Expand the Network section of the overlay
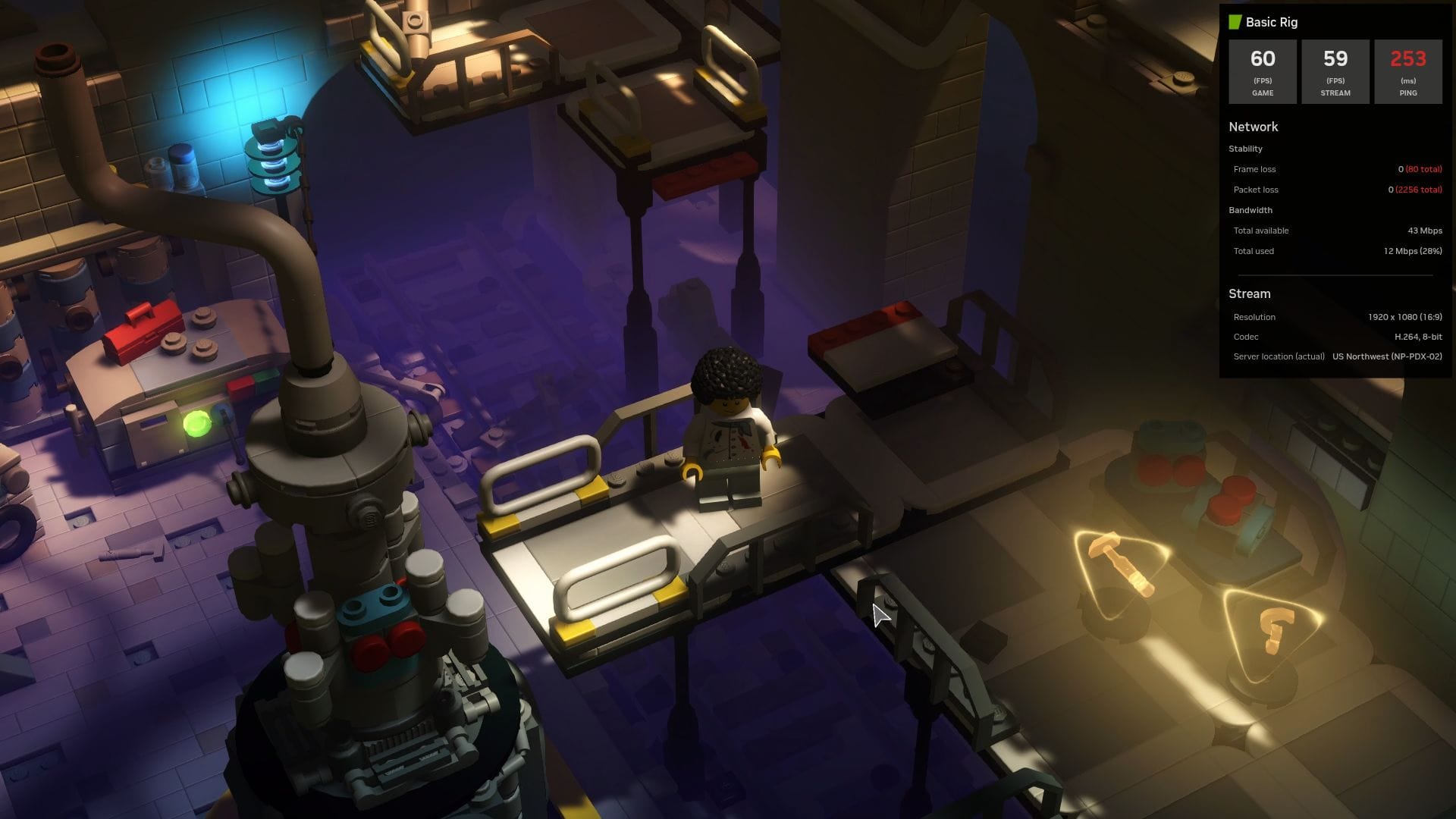The width and height of the screenshot is (1456, 819). click(x=1253, y=127)
